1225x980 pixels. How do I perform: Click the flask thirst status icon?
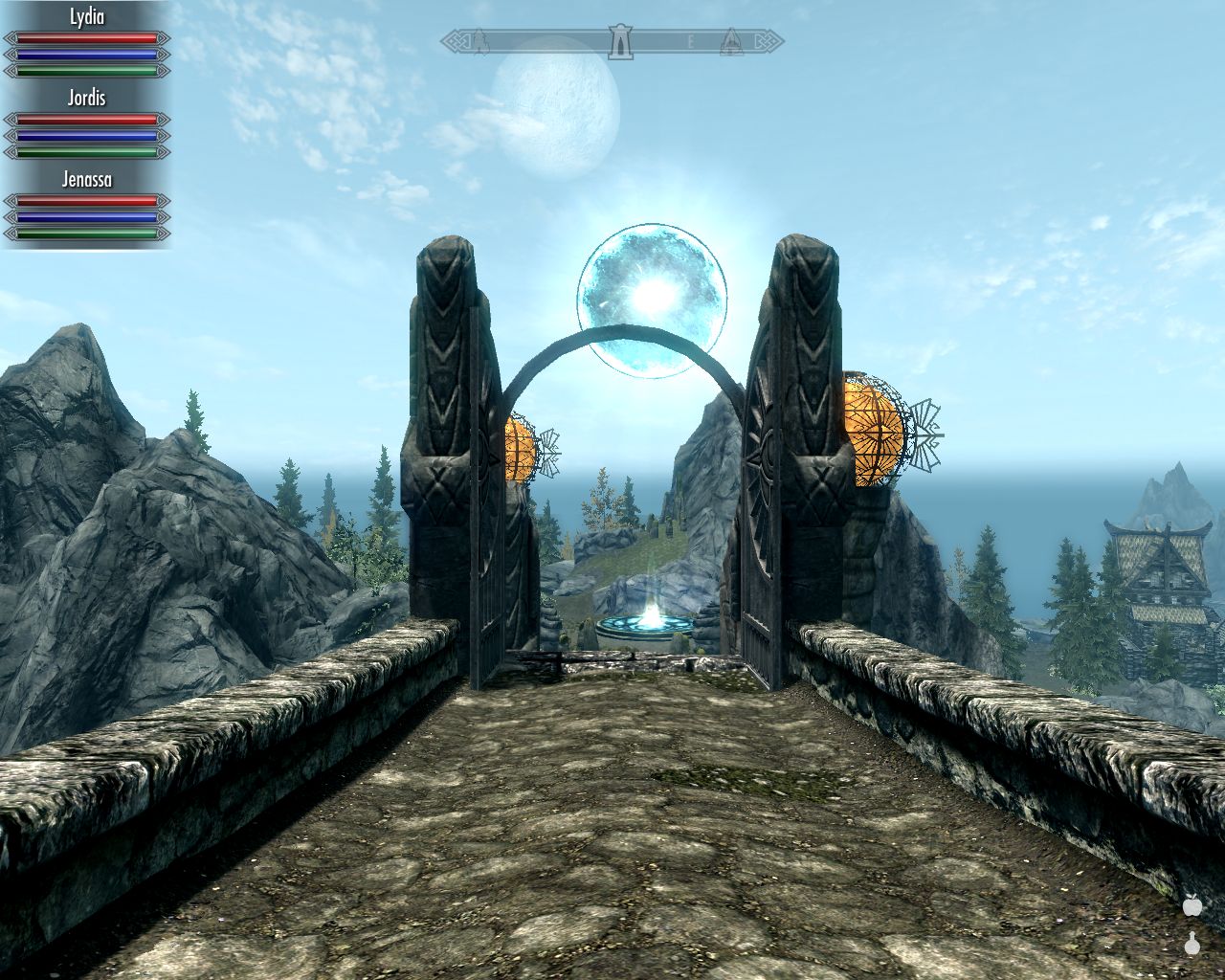pyautogui.click(x=1192, y=944)
